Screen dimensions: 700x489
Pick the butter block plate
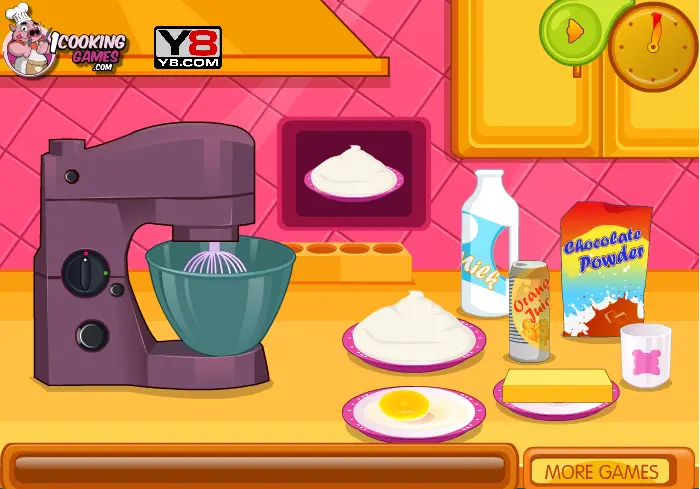[x=555, y=388]
